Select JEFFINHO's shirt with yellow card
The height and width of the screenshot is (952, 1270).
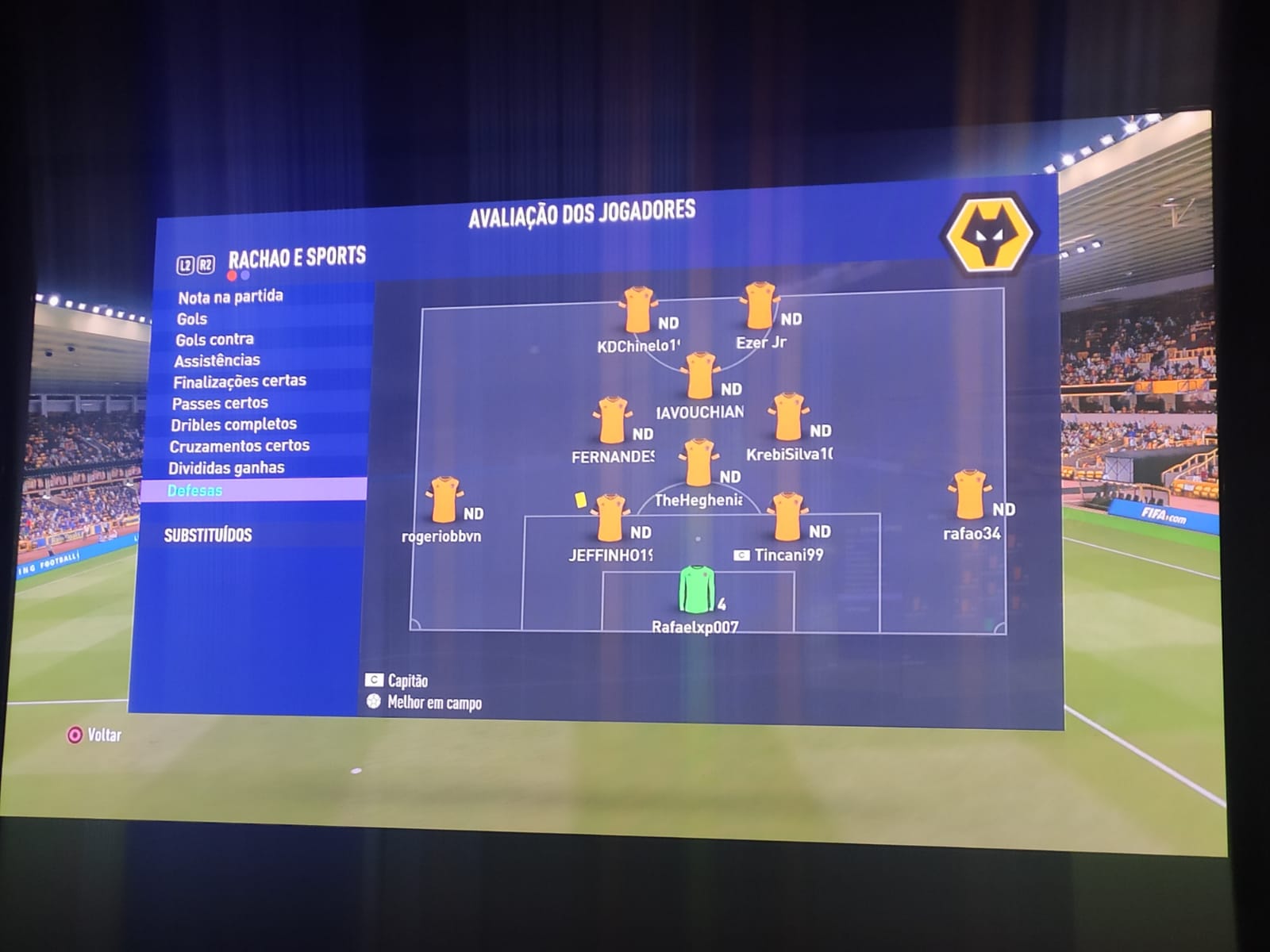pyautogui.click(x=610, y=518)
